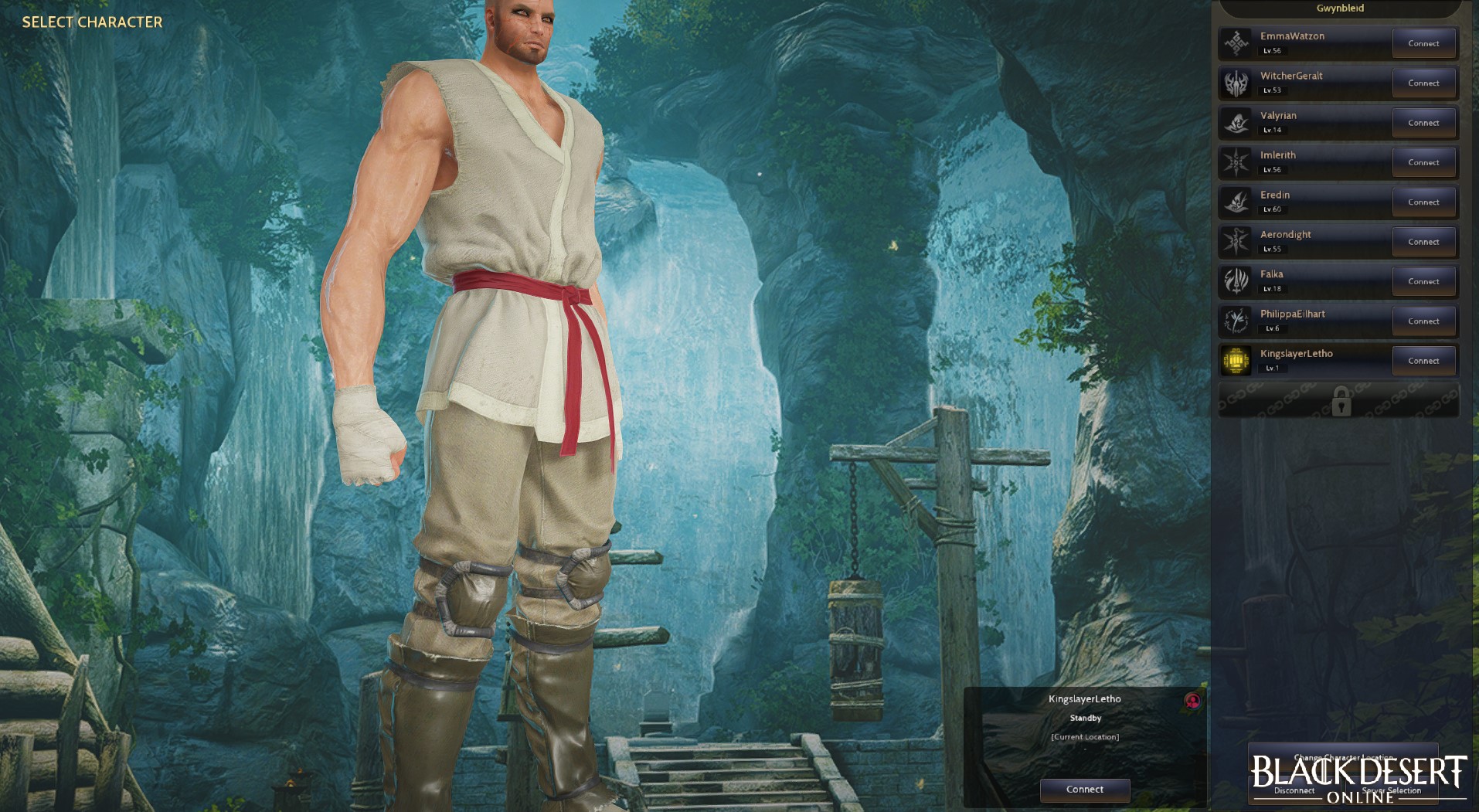Open Change Character Location
The image size is (1479, 812).
click(1344, 759)
